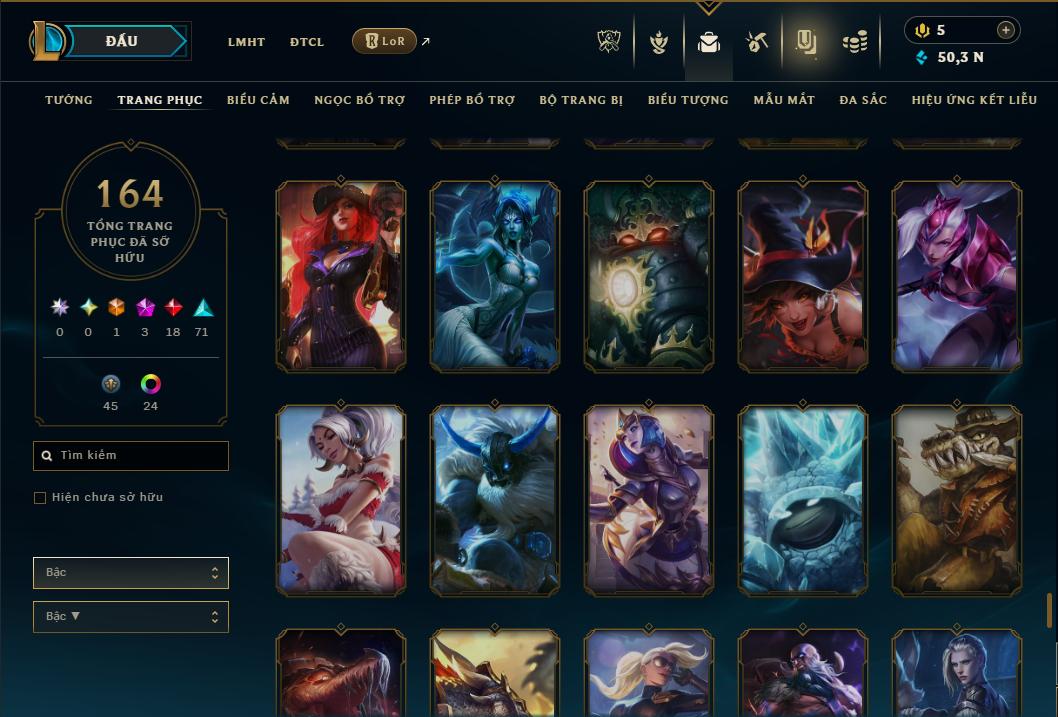
Task: Click the ĐẤU play button
Action: click(x=122, y=41)
